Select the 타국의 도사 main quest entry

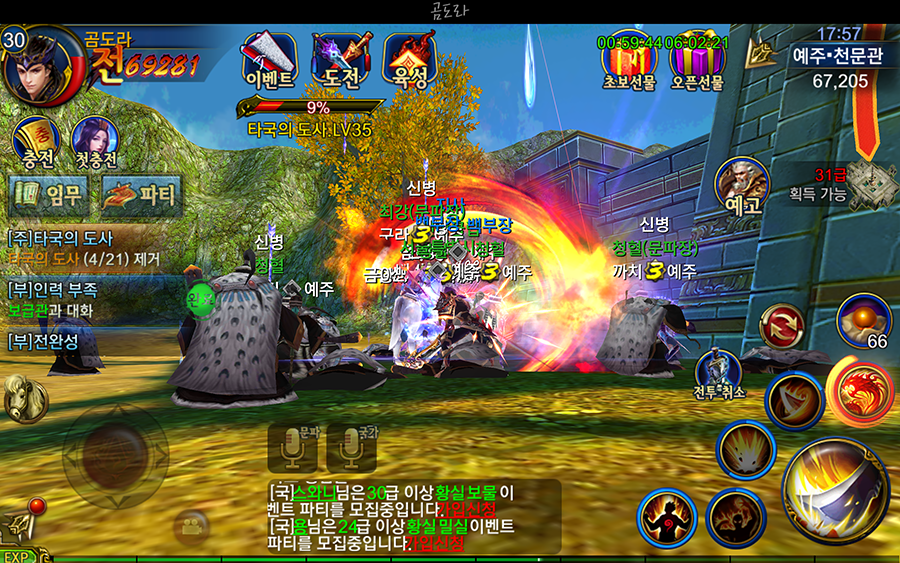click(80, 248)
